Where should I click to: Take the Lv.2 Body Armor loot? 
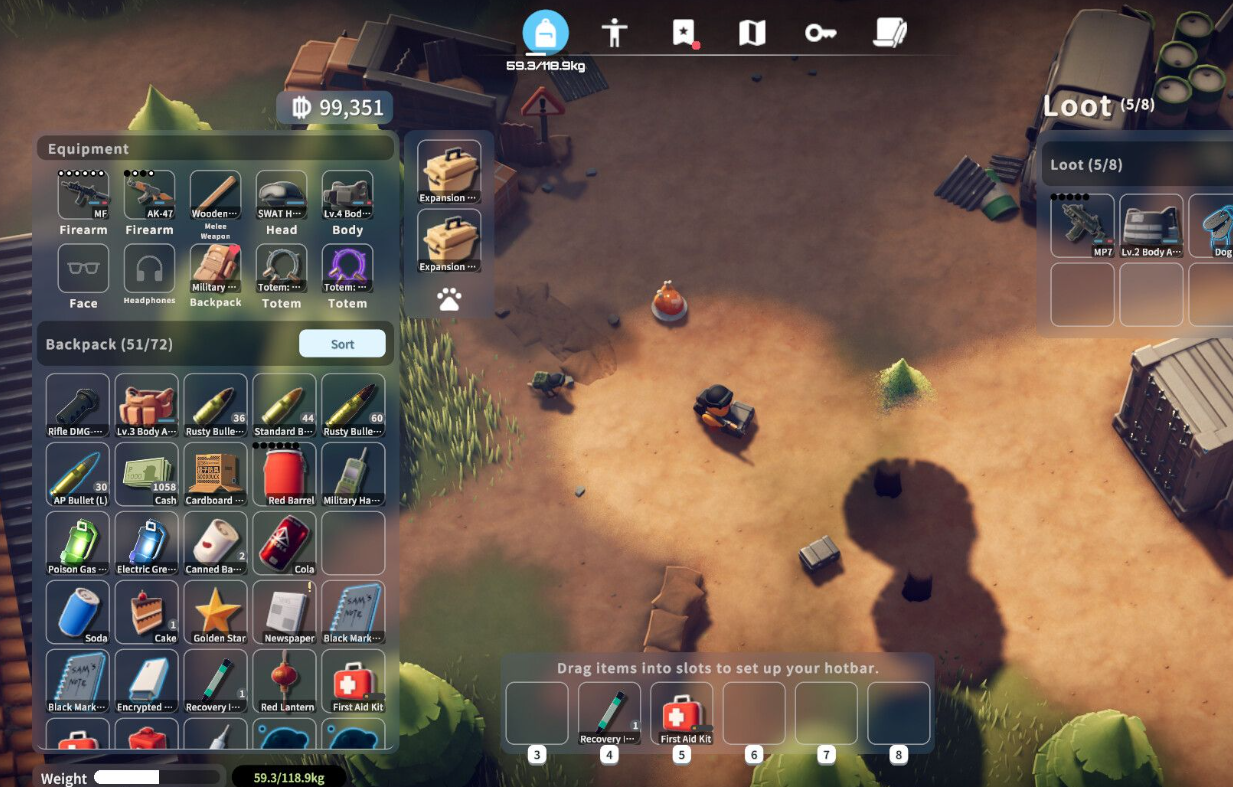(x=1151, y=226)
